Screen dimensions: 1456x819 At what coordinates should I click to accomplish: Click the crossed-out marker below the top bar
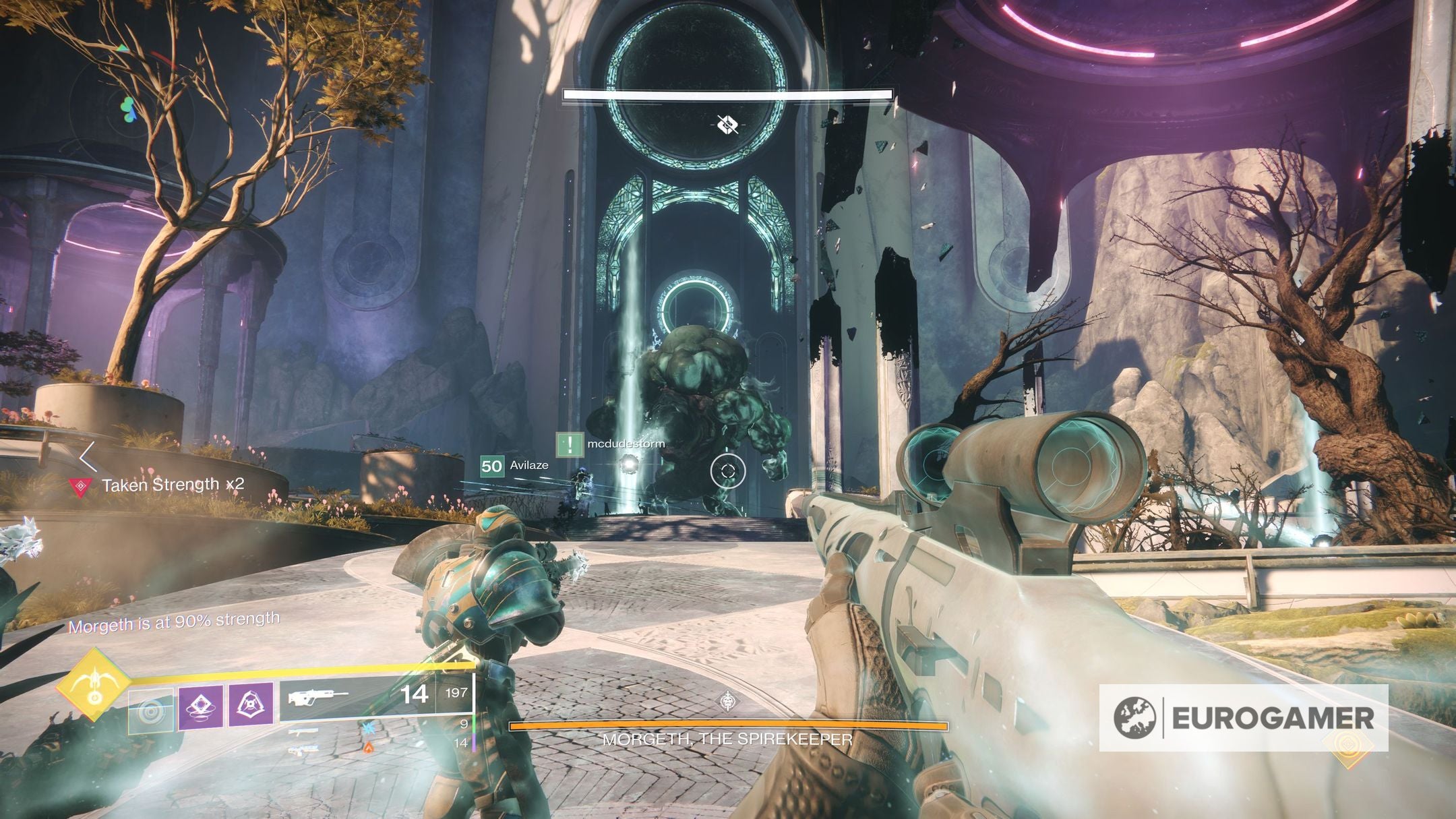click(727, 125)
